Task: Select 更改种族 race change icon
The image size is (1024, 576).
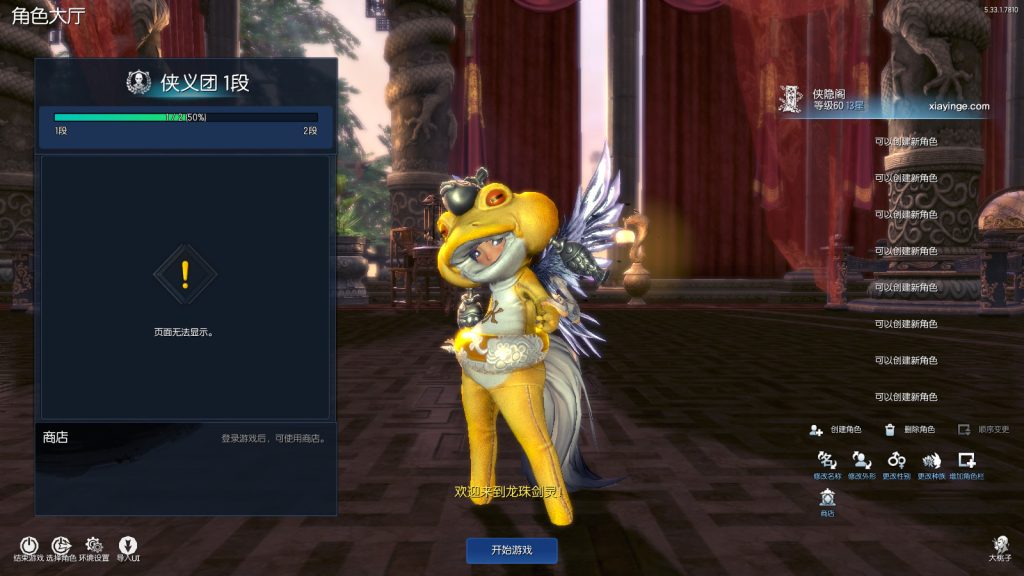Action: tap(931, 461)
